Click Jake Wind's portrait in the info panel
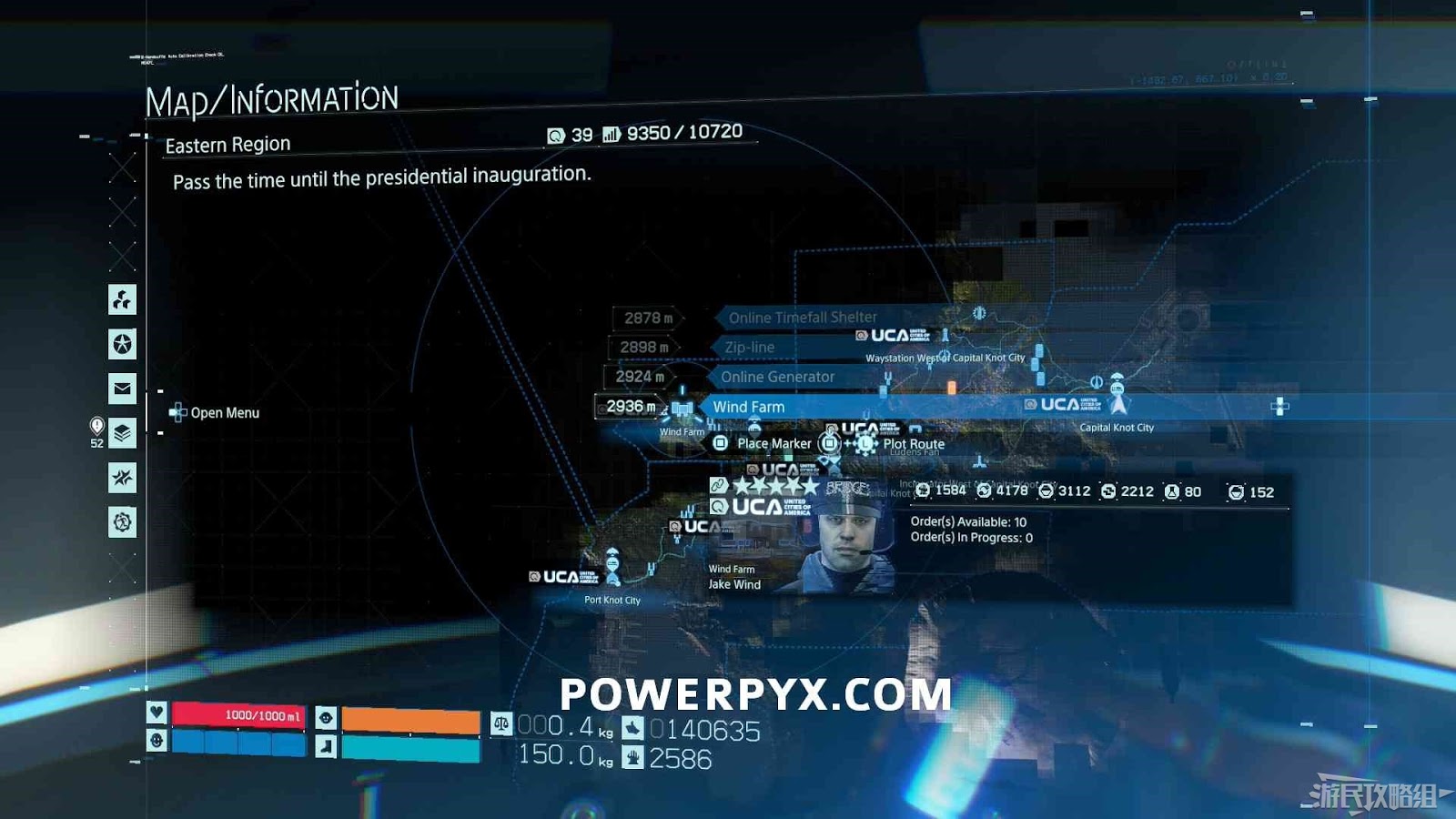Screen dimensions: 1456x819 click(846, 541)
